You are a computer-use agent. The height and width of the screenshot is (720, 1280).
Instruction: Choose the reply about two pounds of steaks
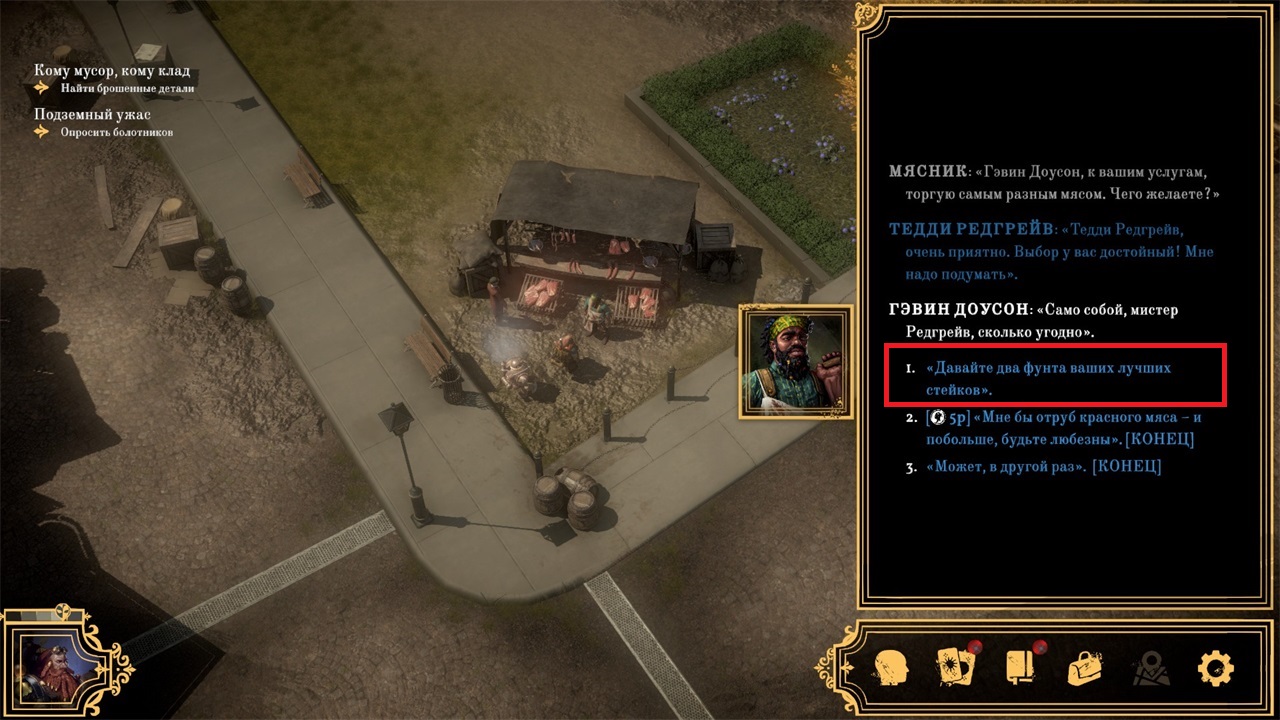coord(1048,378)
